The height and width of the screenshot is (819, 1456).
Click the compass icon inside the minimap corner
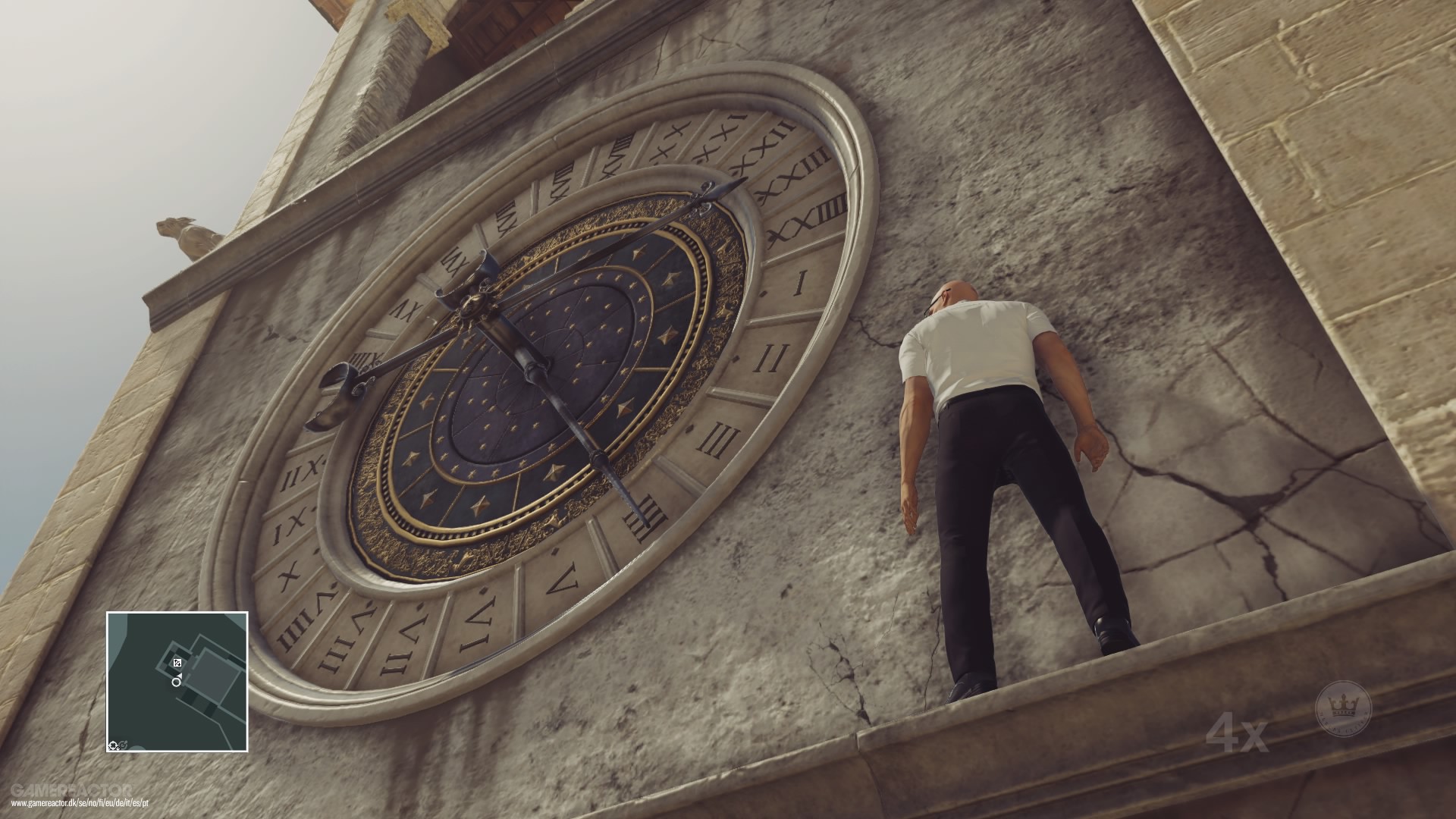pyautogui.click(x=112, y=745)
